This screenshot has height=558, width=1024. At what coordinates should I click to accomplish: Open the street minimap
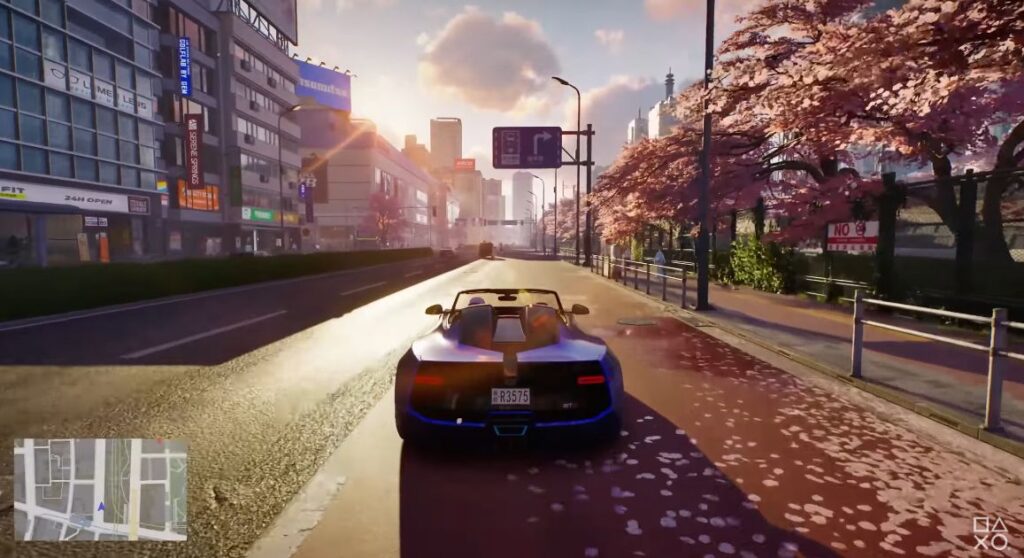click(x=100, y=489)
